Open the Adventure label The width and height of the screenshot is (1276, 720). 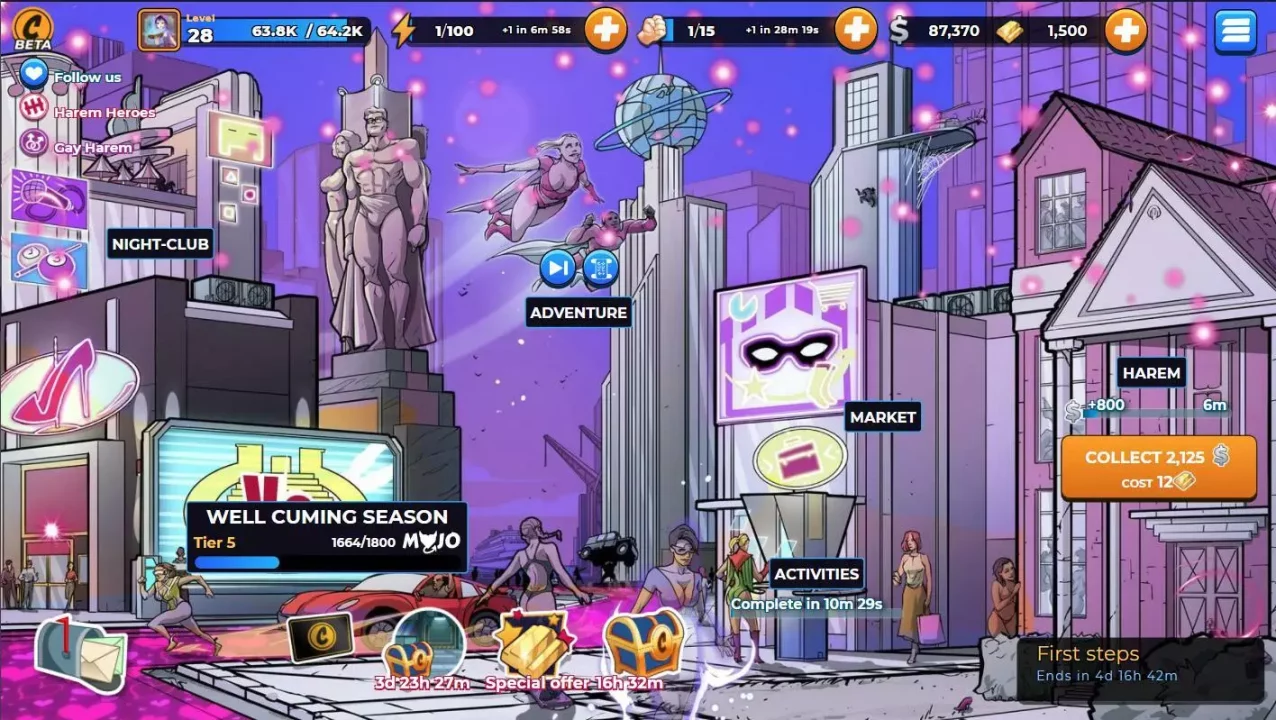(578, 313)
